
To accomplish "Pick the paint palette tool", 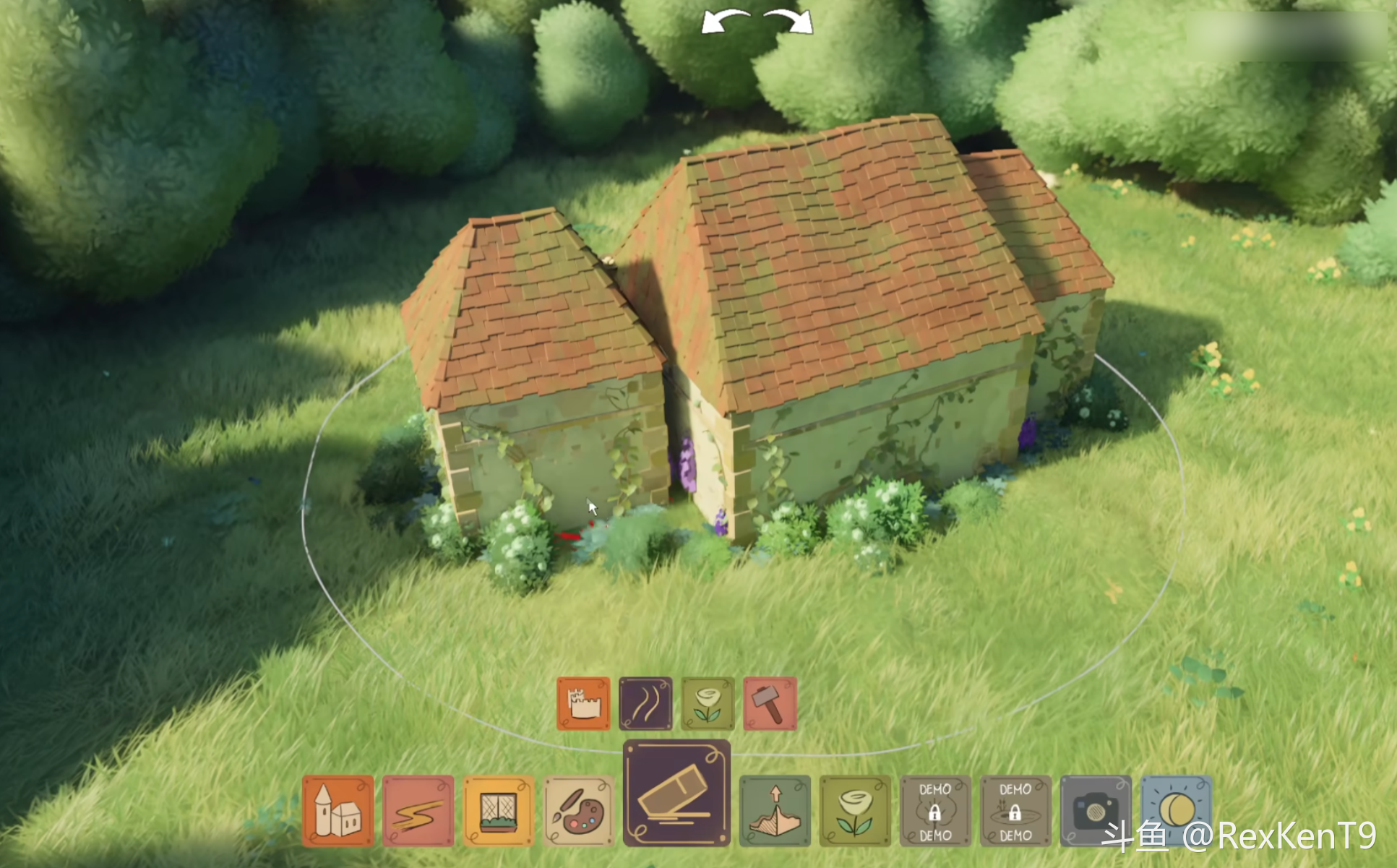I will click(x=578, y=810).
